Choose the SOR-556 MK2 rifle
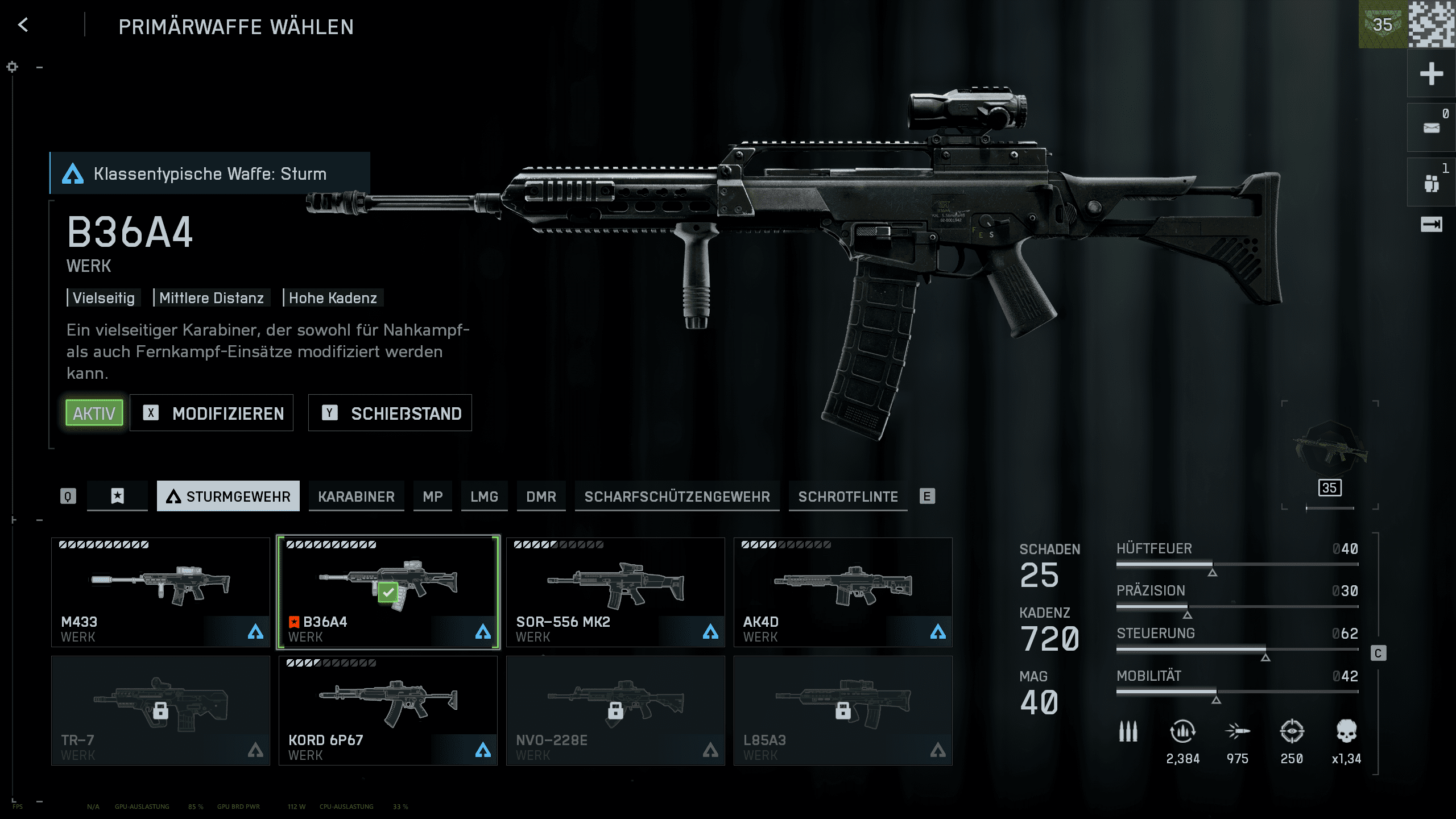The image size is (1456, 819). coord(615,591)
